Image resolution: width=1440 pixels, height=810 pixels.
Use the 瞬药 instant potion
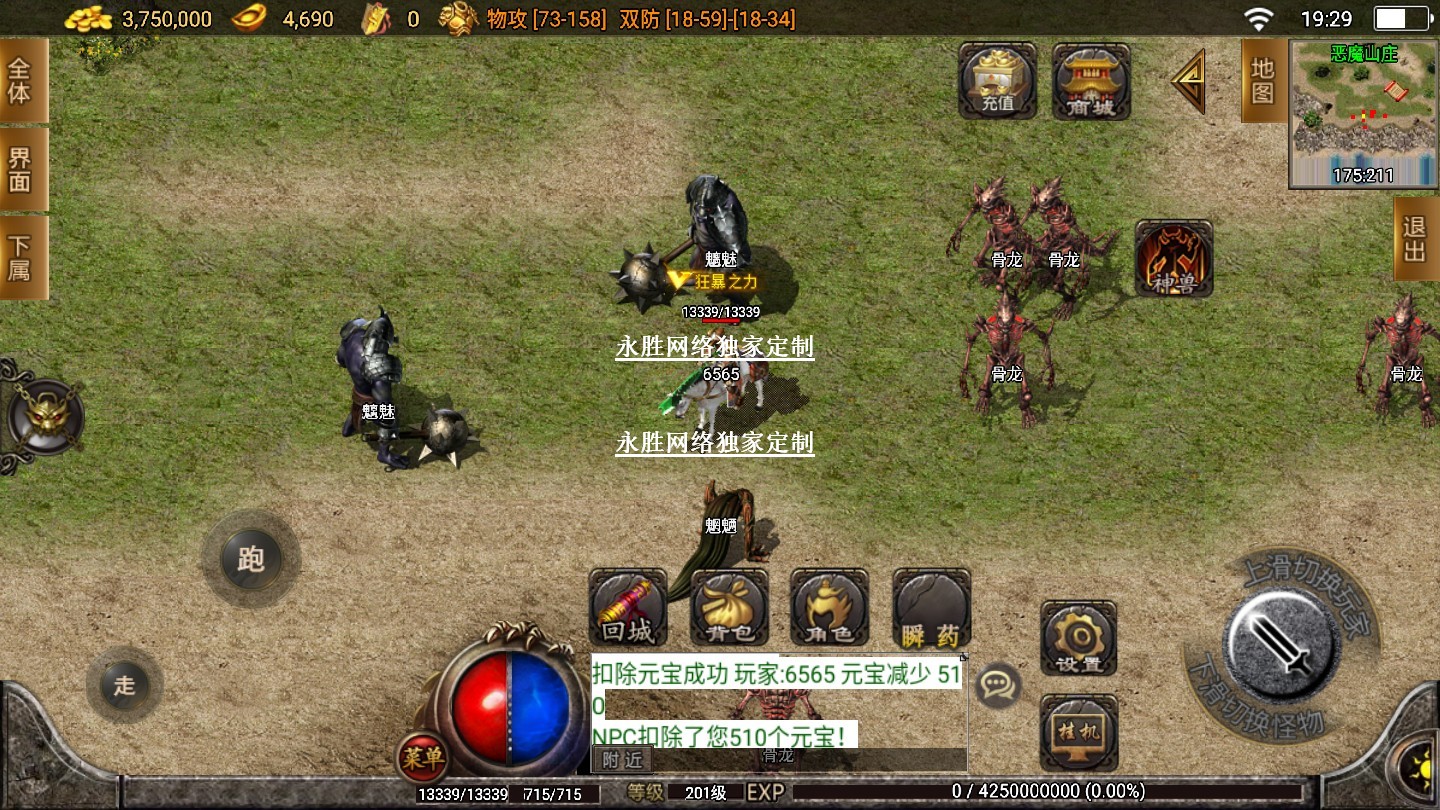[931, 608]
